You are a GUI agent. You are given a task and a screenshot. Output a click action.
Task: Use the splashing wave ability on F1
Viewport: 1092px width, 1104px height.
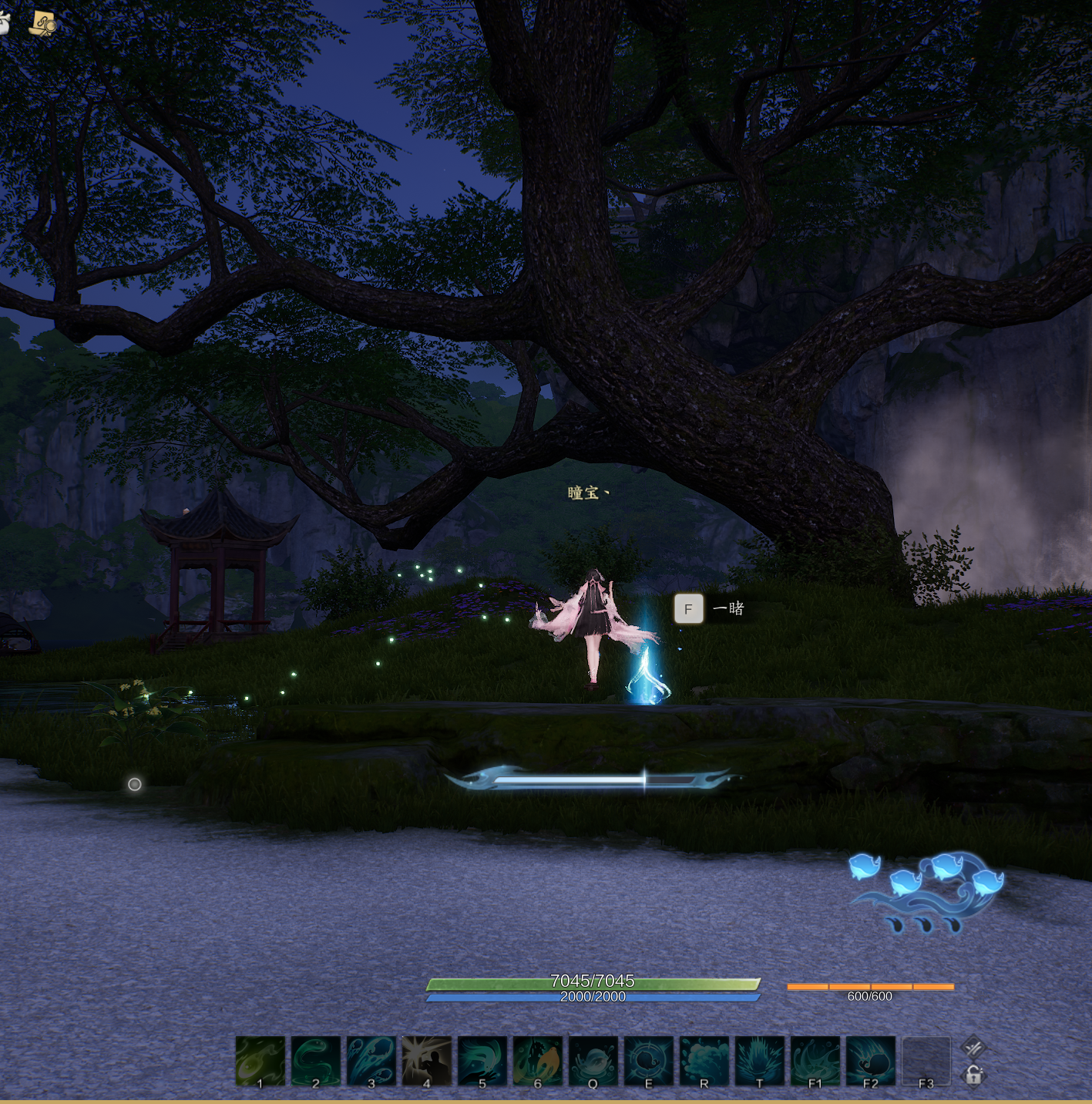click(x=815, y=1061)
